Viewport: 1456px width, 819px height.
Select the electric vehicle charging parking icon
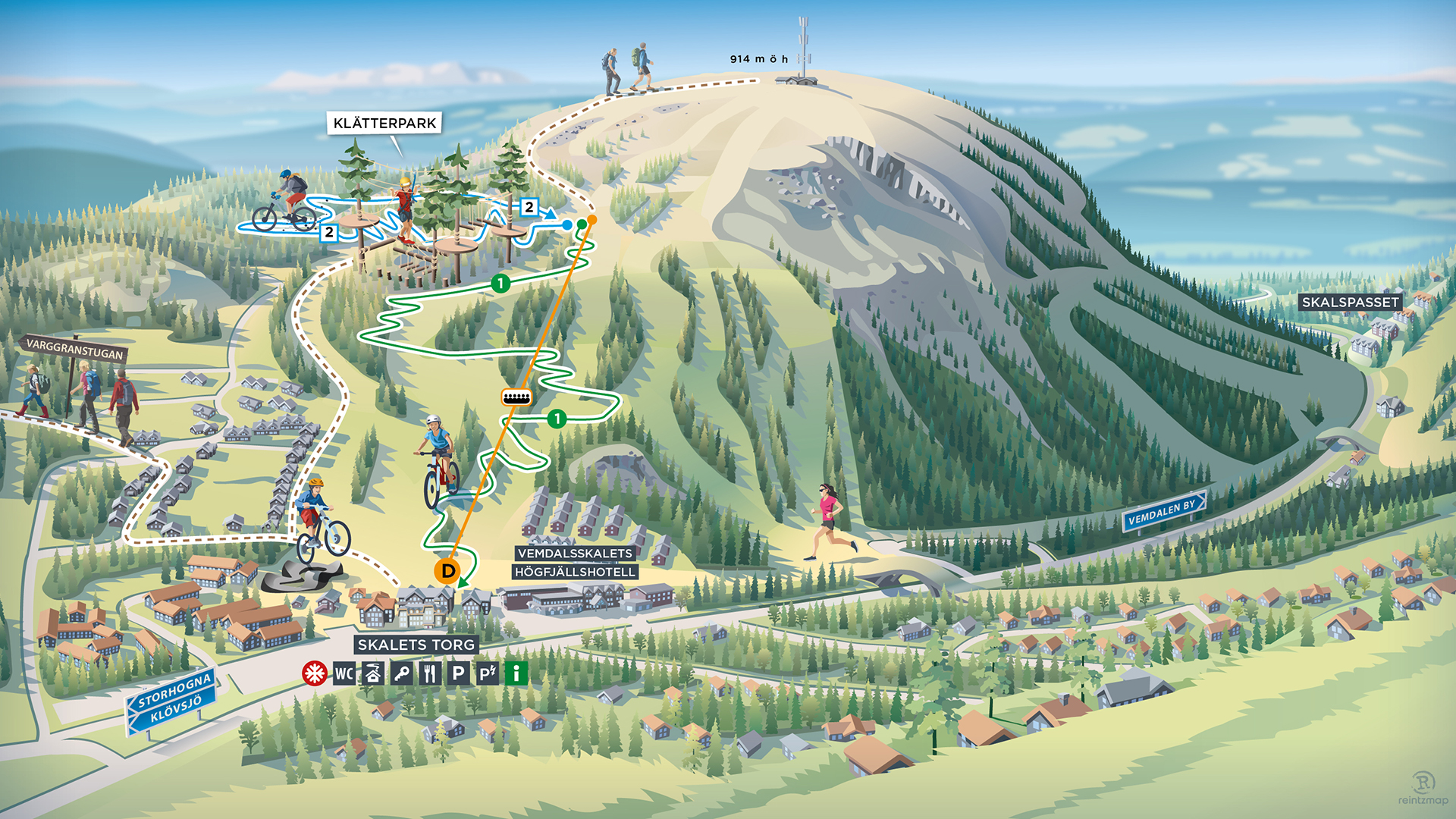click(487, 673)
